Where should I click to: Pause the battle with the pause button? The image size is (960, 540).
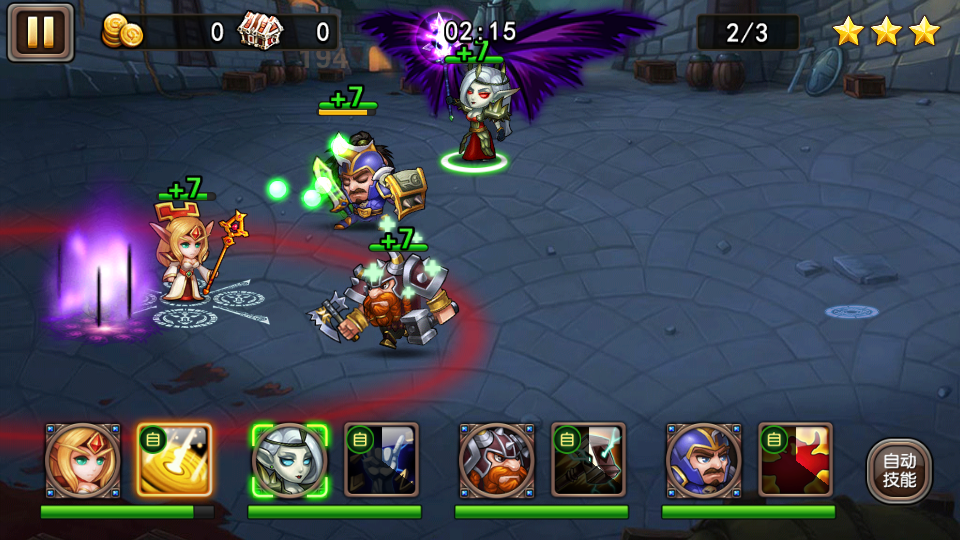pos(41,32)
